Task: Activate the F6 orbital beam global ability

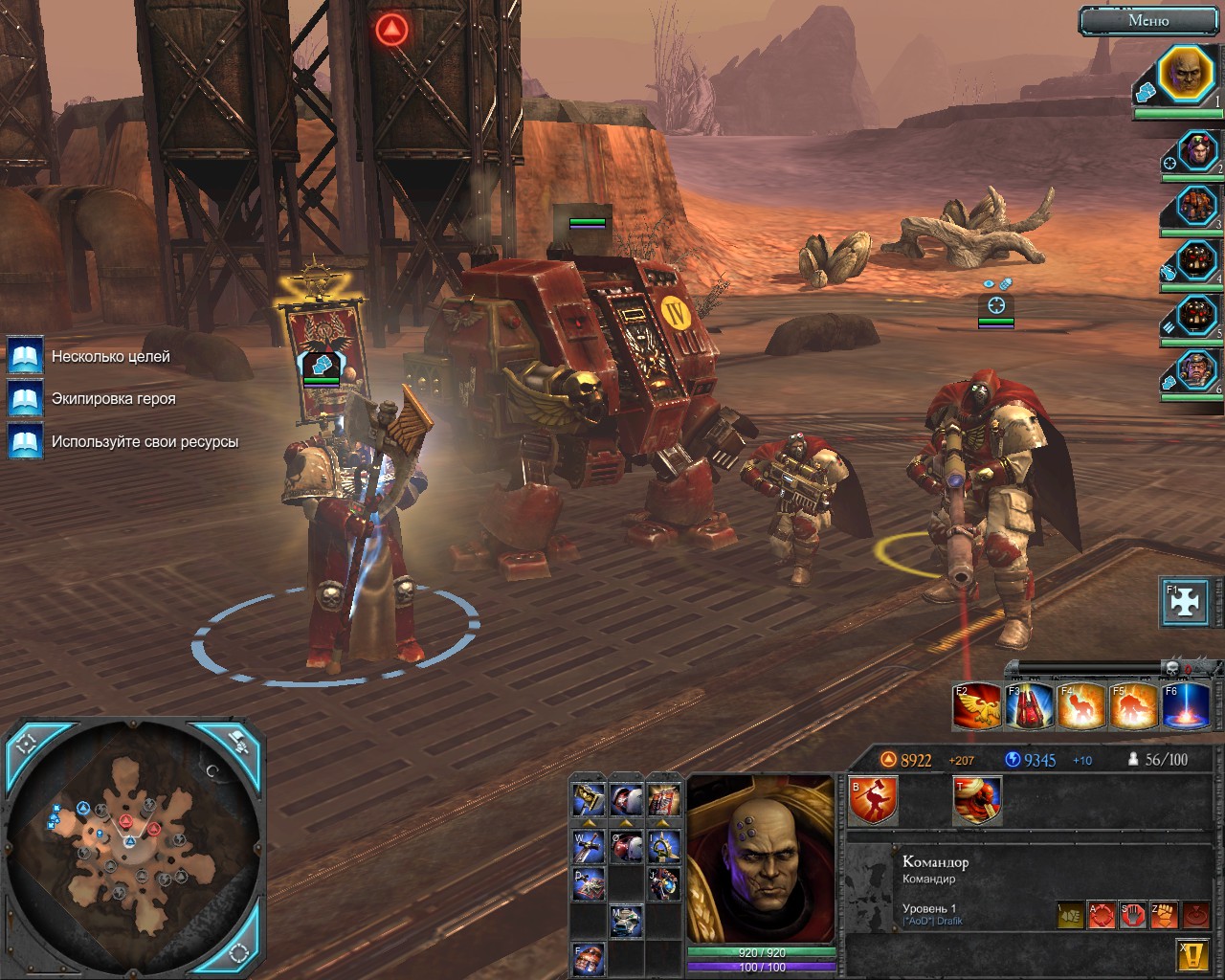Action: [1185, 706]
